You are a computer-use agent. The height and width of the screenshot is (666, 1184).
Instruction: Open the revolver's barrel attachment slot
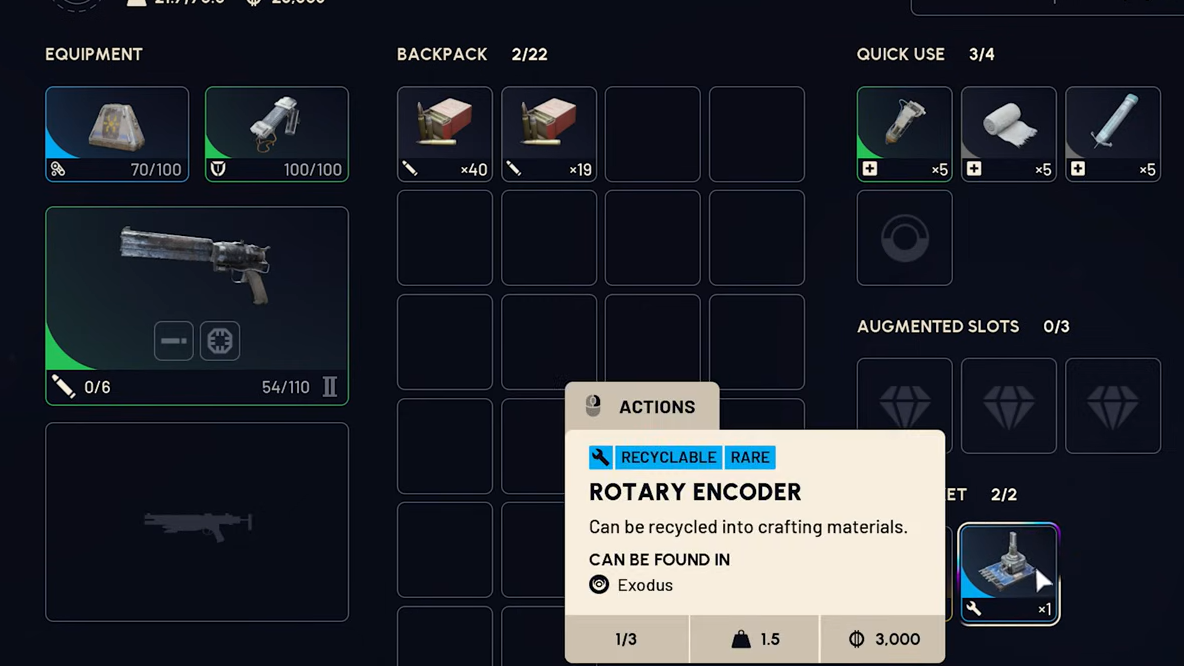point(173,341)
